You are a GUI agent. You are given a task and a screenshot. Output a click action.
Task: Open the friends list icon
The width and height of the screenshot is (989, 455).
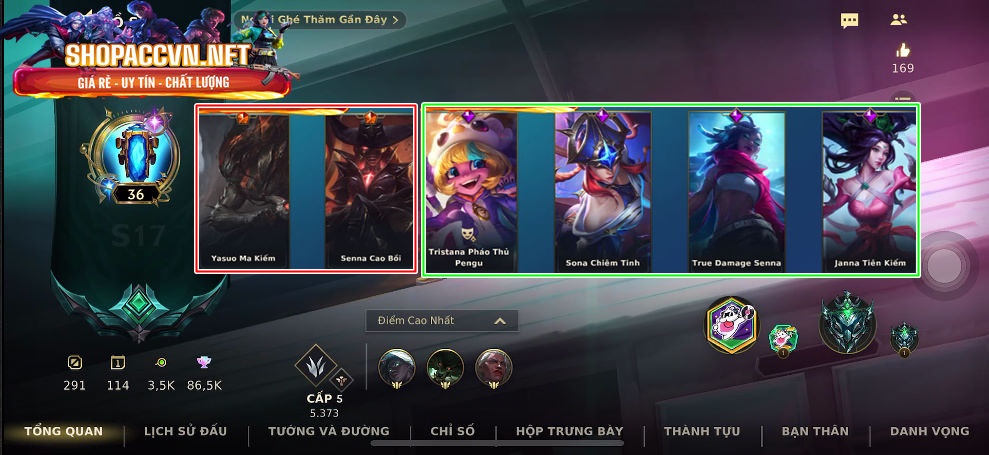[x=898, y=19]
